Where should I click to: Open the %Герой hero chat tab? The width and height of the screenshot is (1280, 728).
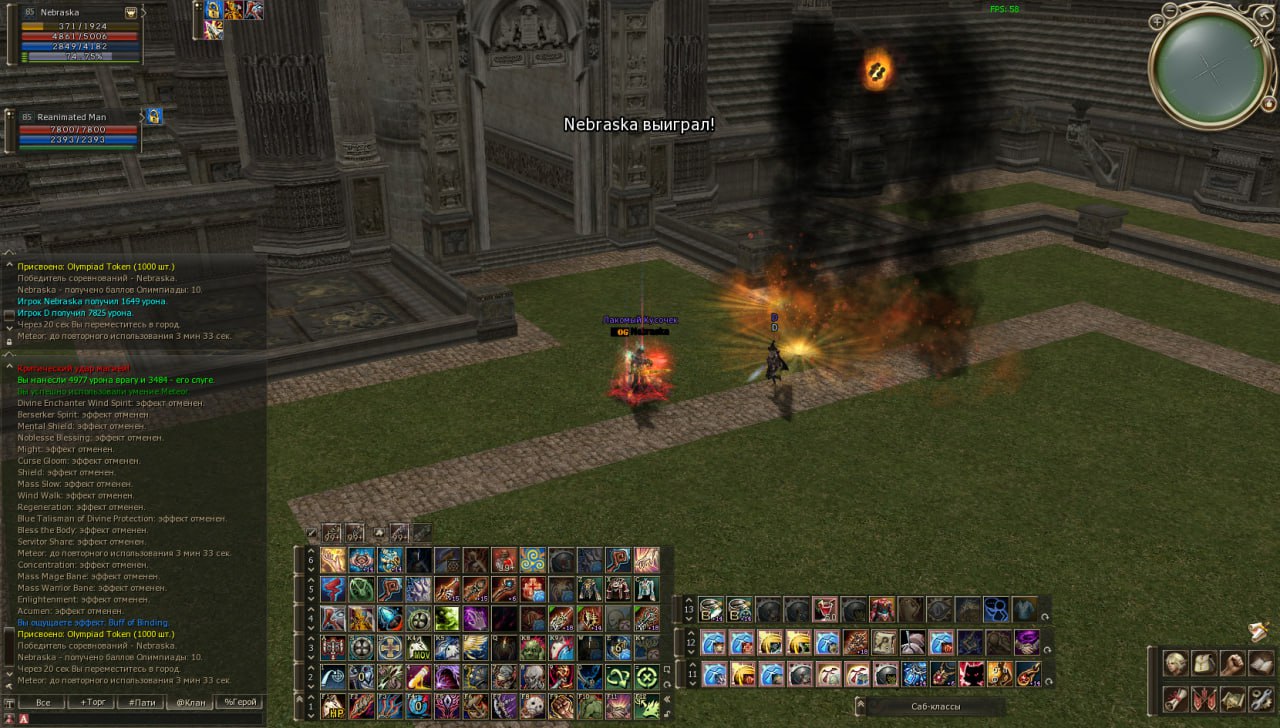pyautogui.click(x=240, y=702)
